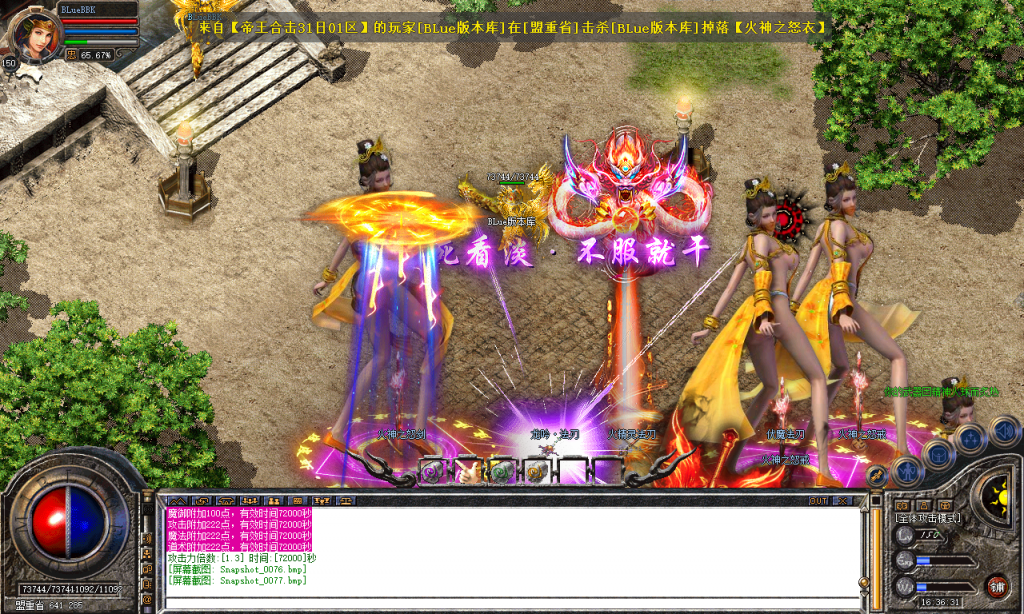
Task: Open the bag round button
Action: tap(939, 455)
